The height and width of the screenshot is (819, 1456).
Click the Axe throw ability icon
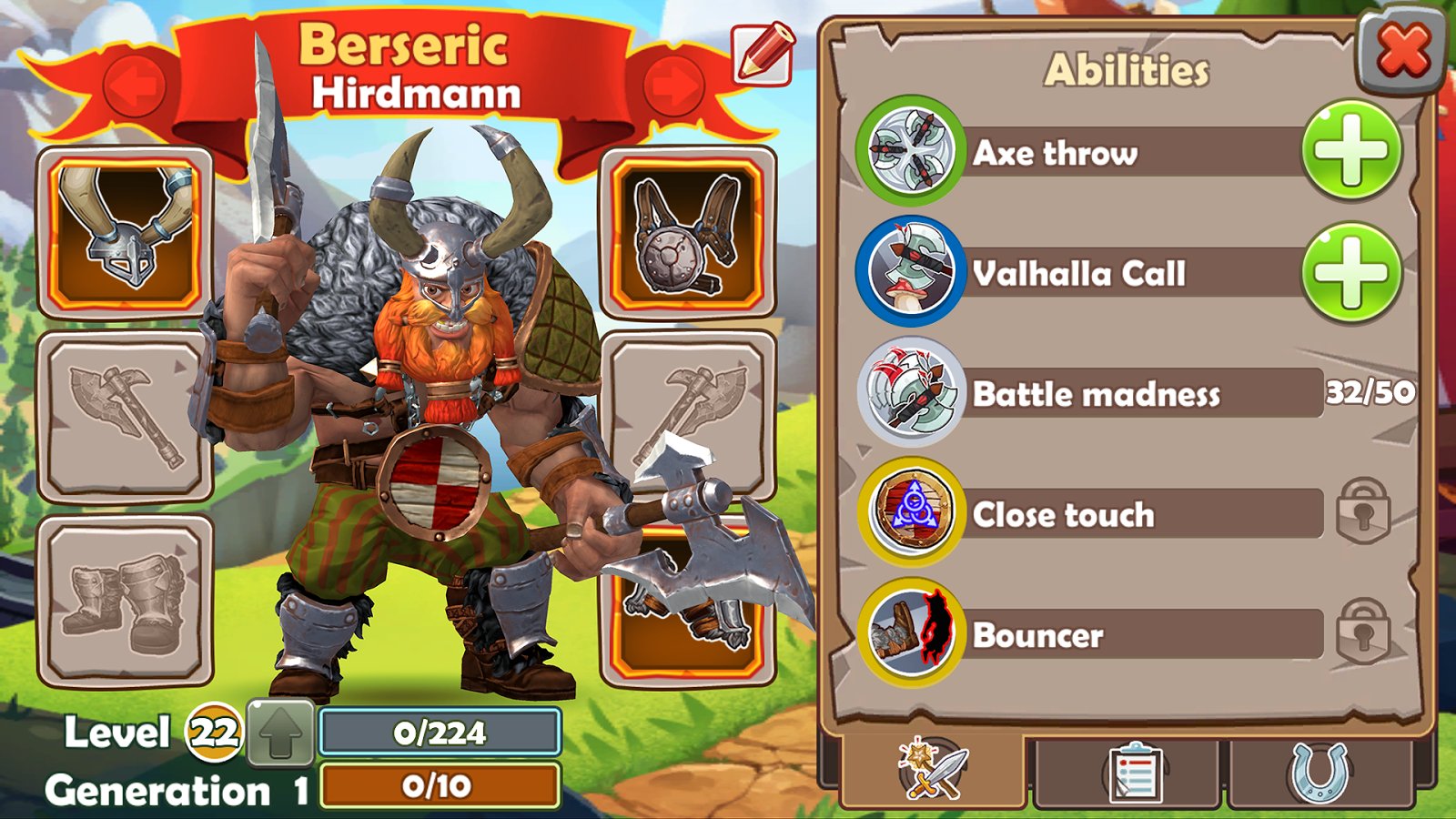(909, 151)
